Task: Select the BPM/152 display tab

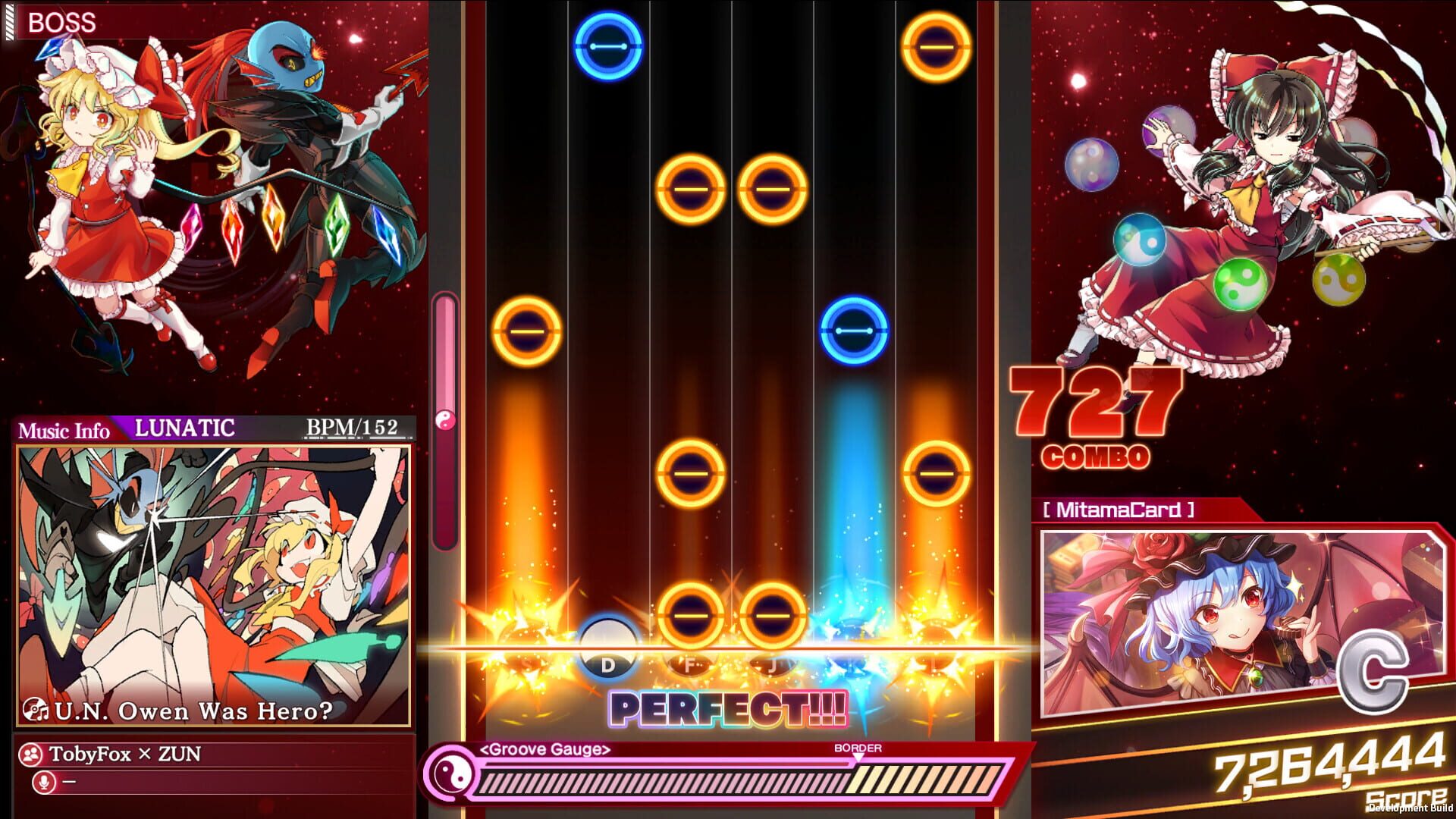Action: tap(350, 428)
